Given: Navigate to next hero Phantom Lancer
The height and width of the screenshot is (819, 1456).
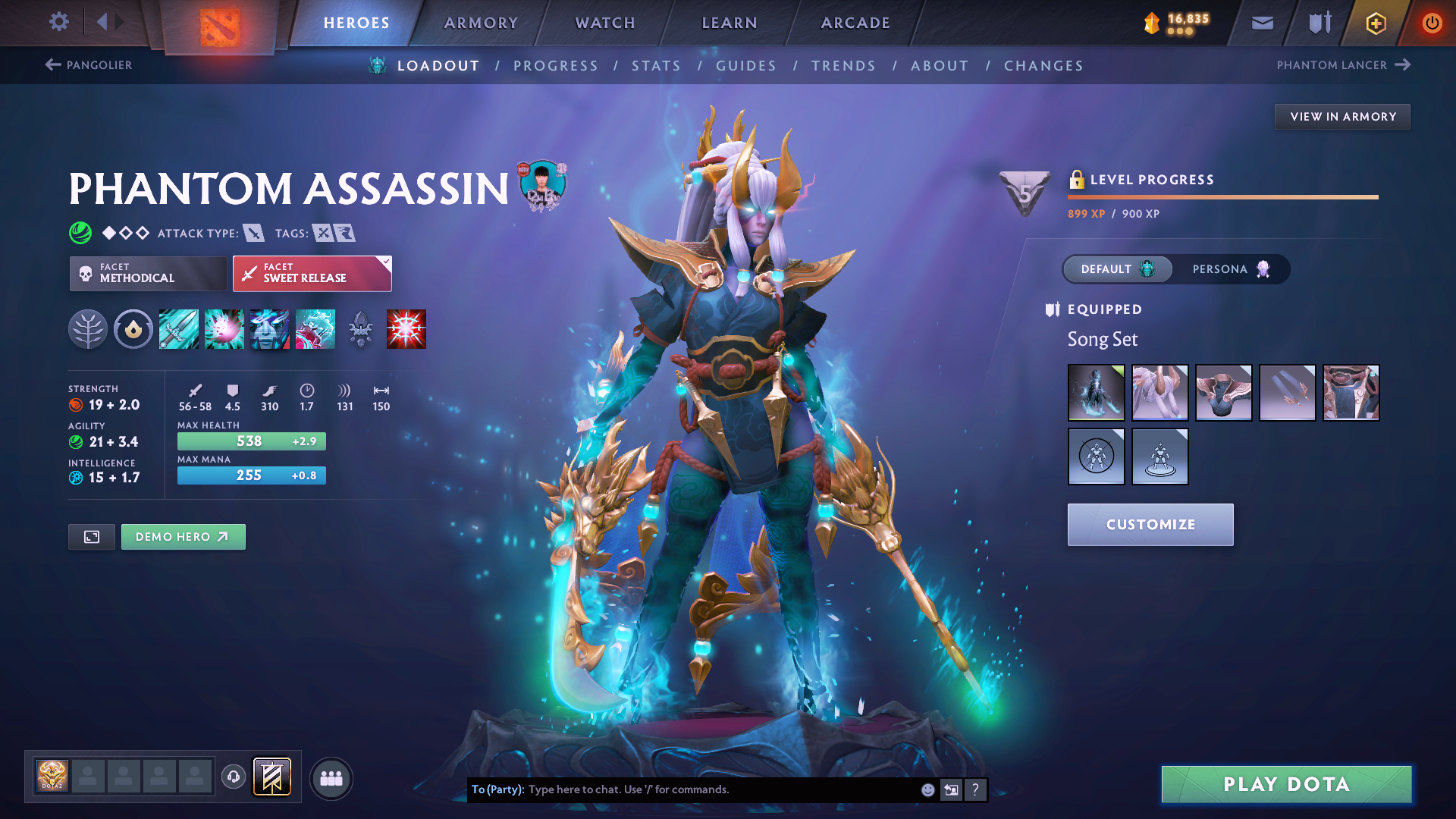Looking at the screenshot, I should [x=1343, y=65].
